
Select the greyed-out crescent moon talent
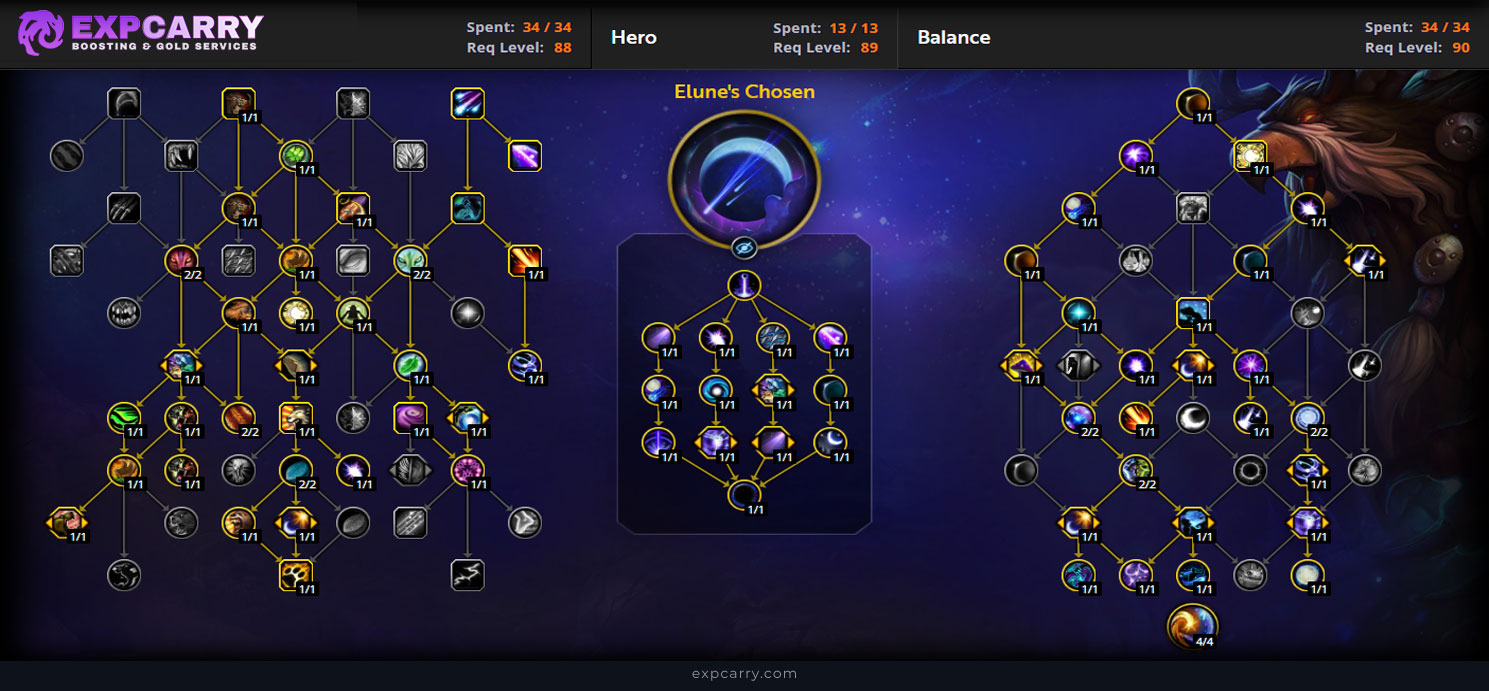pyautogui.click(x=1192, y=417)
